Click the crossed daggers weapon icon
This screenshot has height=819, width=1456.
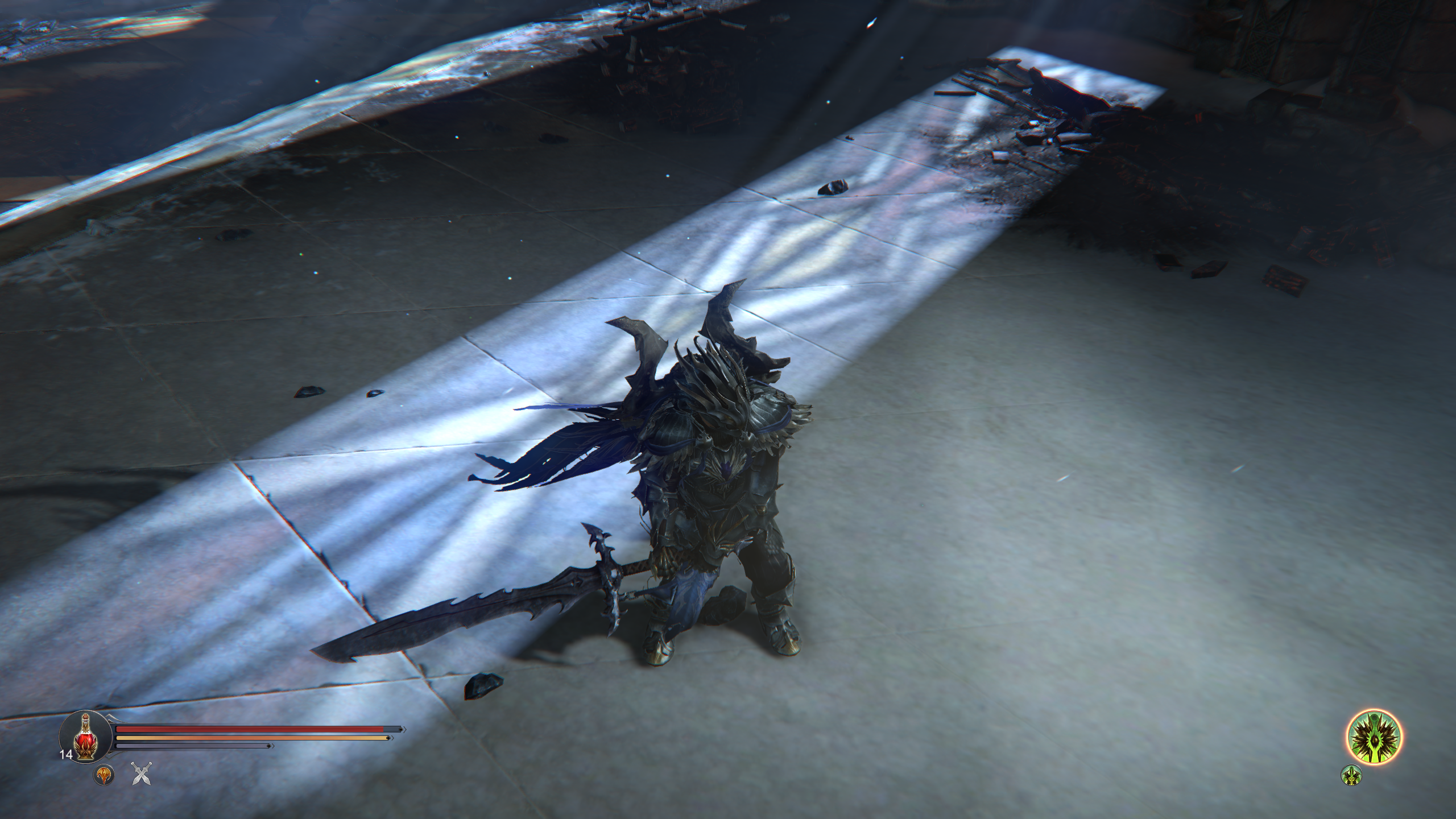(x=140, y=774)
